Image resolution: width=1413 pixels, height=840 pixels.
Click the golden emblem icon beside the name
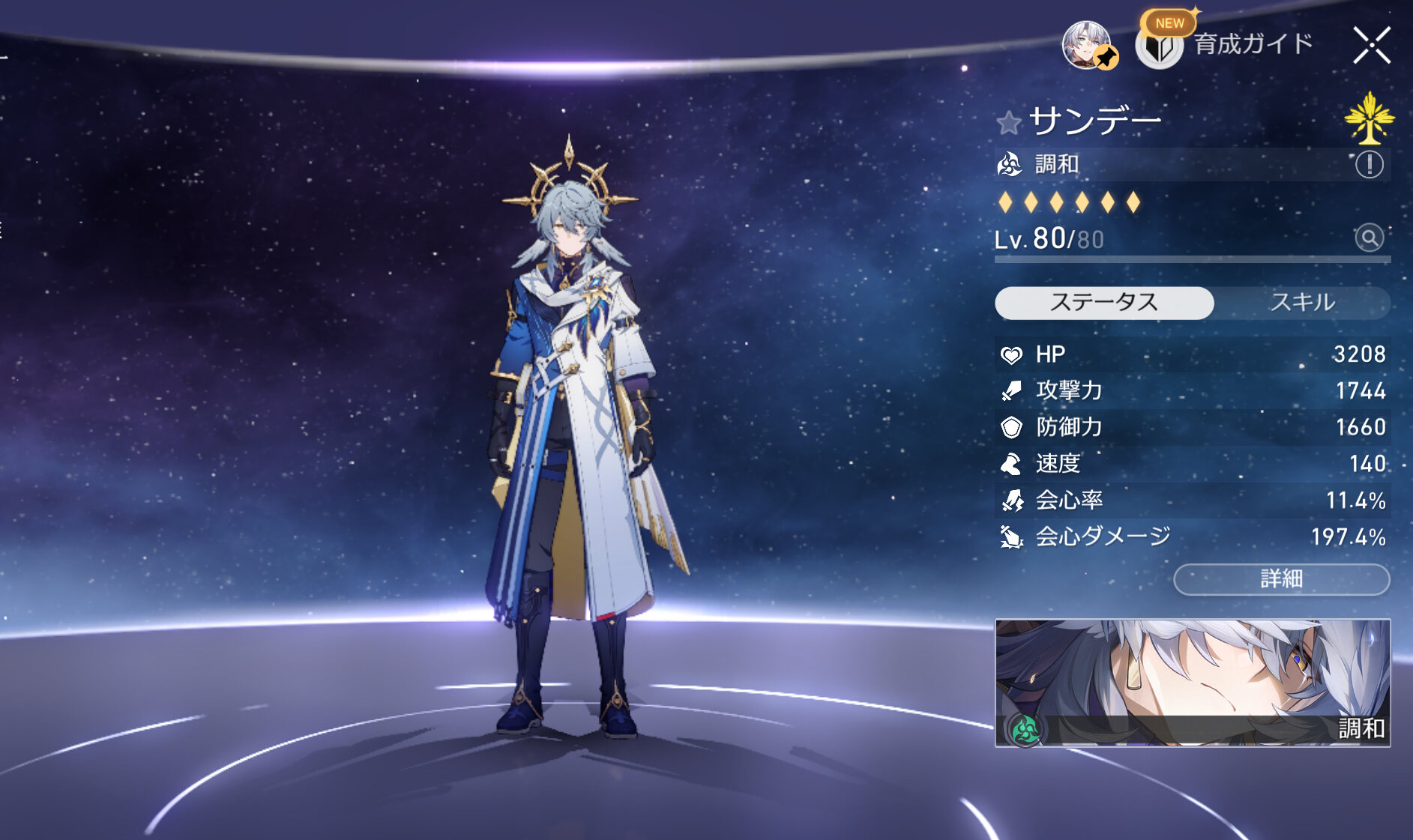click(1369, 118)
